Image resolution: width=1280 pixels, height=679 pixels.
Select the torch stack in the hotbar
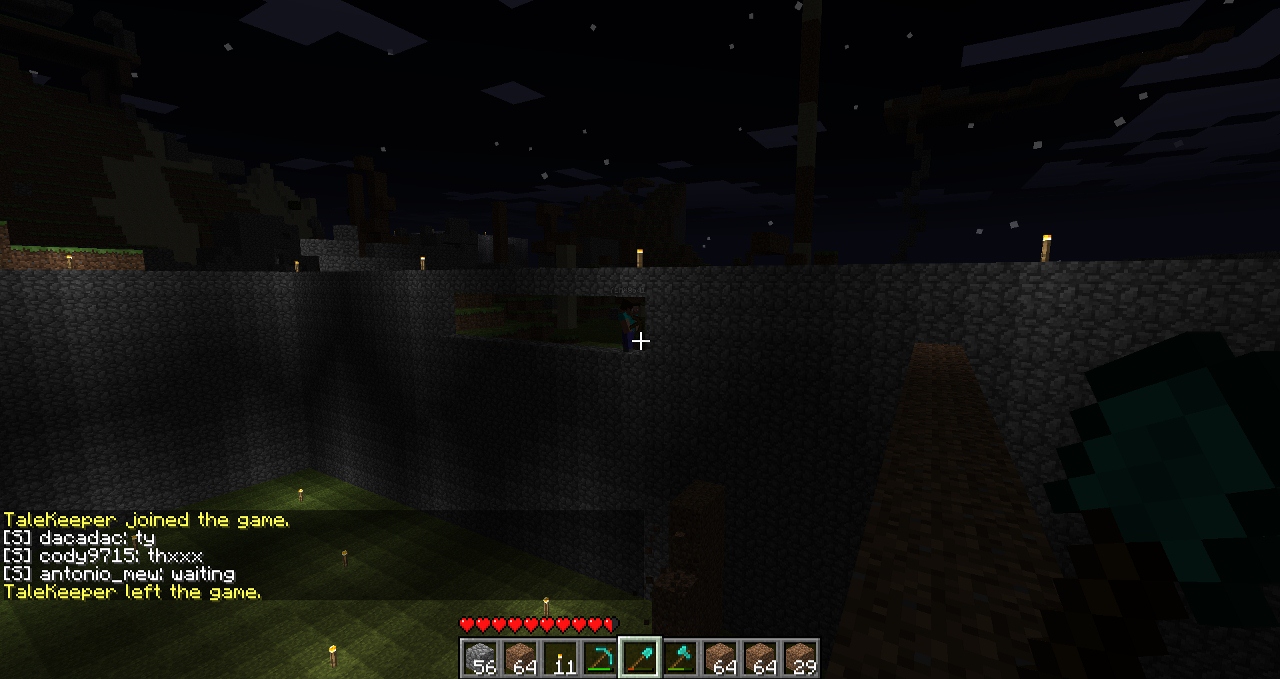(x=560, y=658)
